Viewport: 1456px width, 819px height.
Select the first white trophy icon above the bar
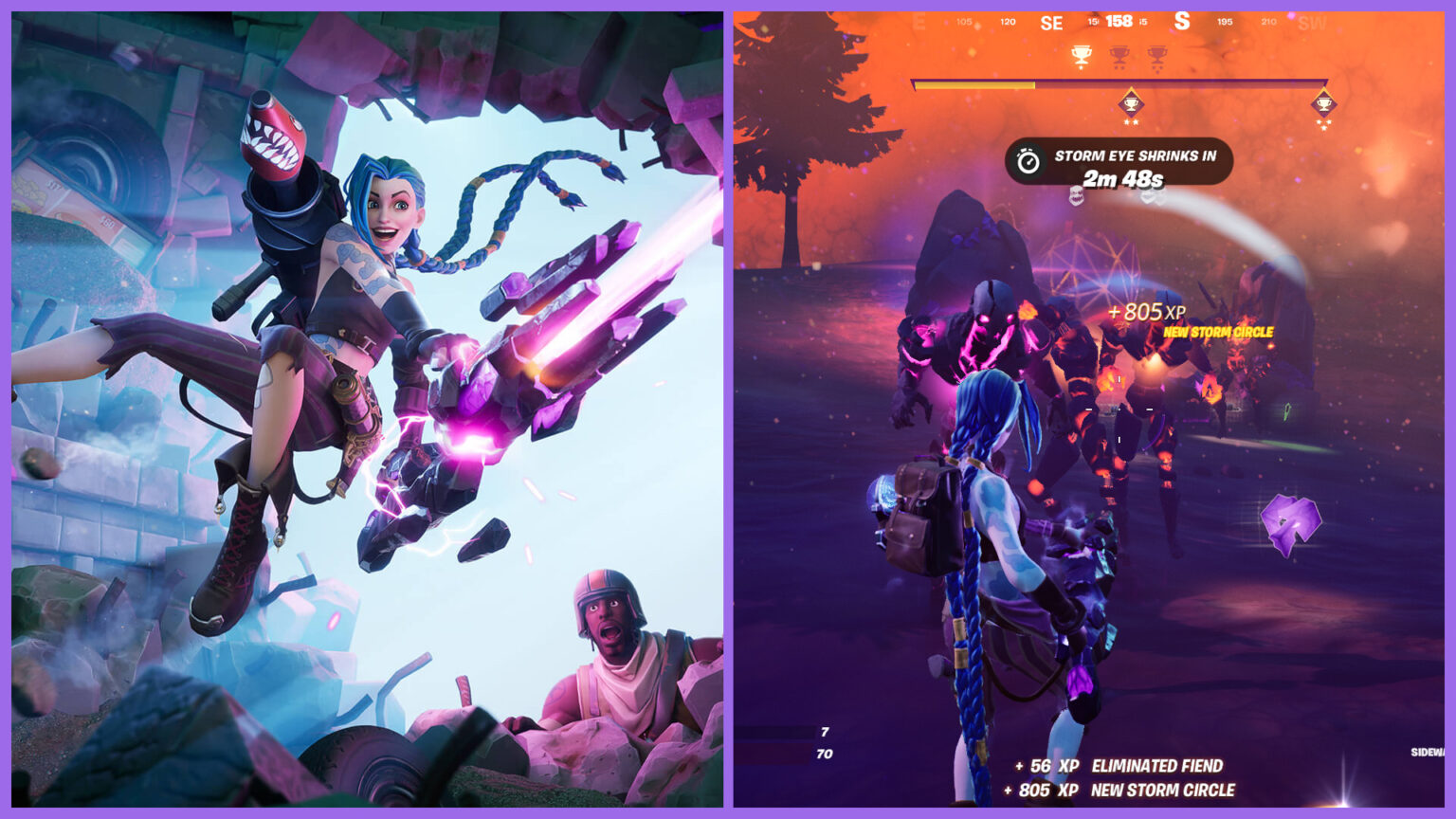(1081, 56)
